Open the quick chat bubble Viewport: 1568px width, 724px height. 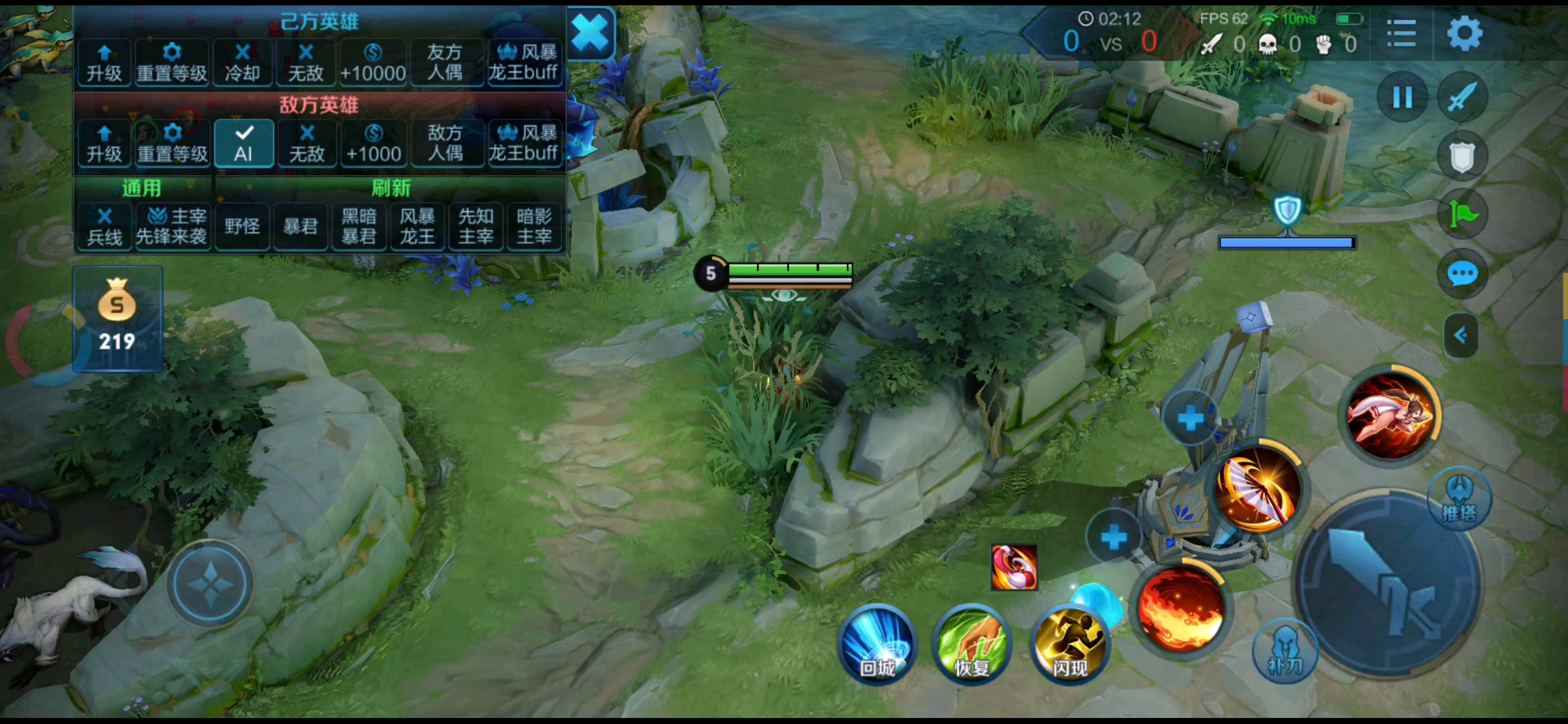click(x=1462, y=274)
